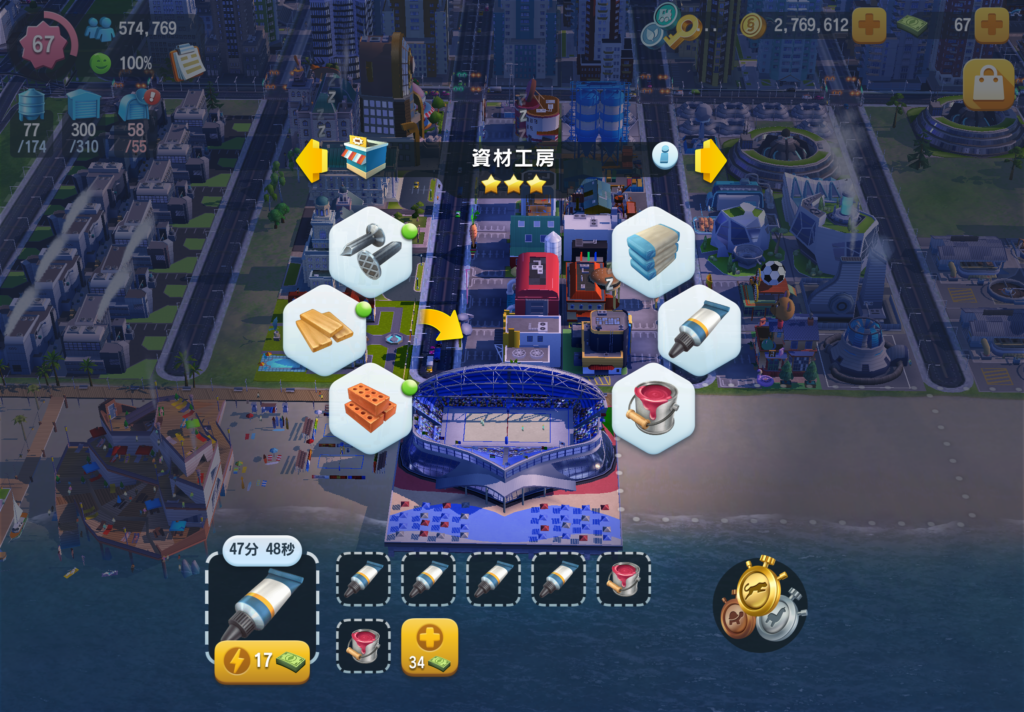Add more SimCash with plus button

(x=991, y=25)
